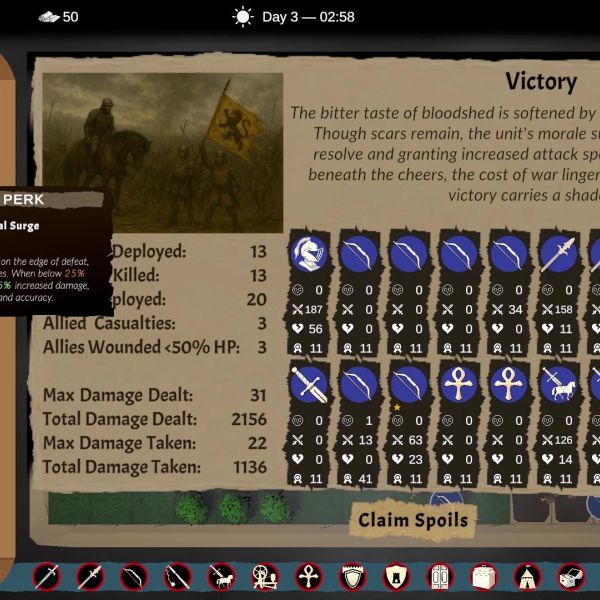Activate the horse icon in the bottom toolbar

(221, 577)
